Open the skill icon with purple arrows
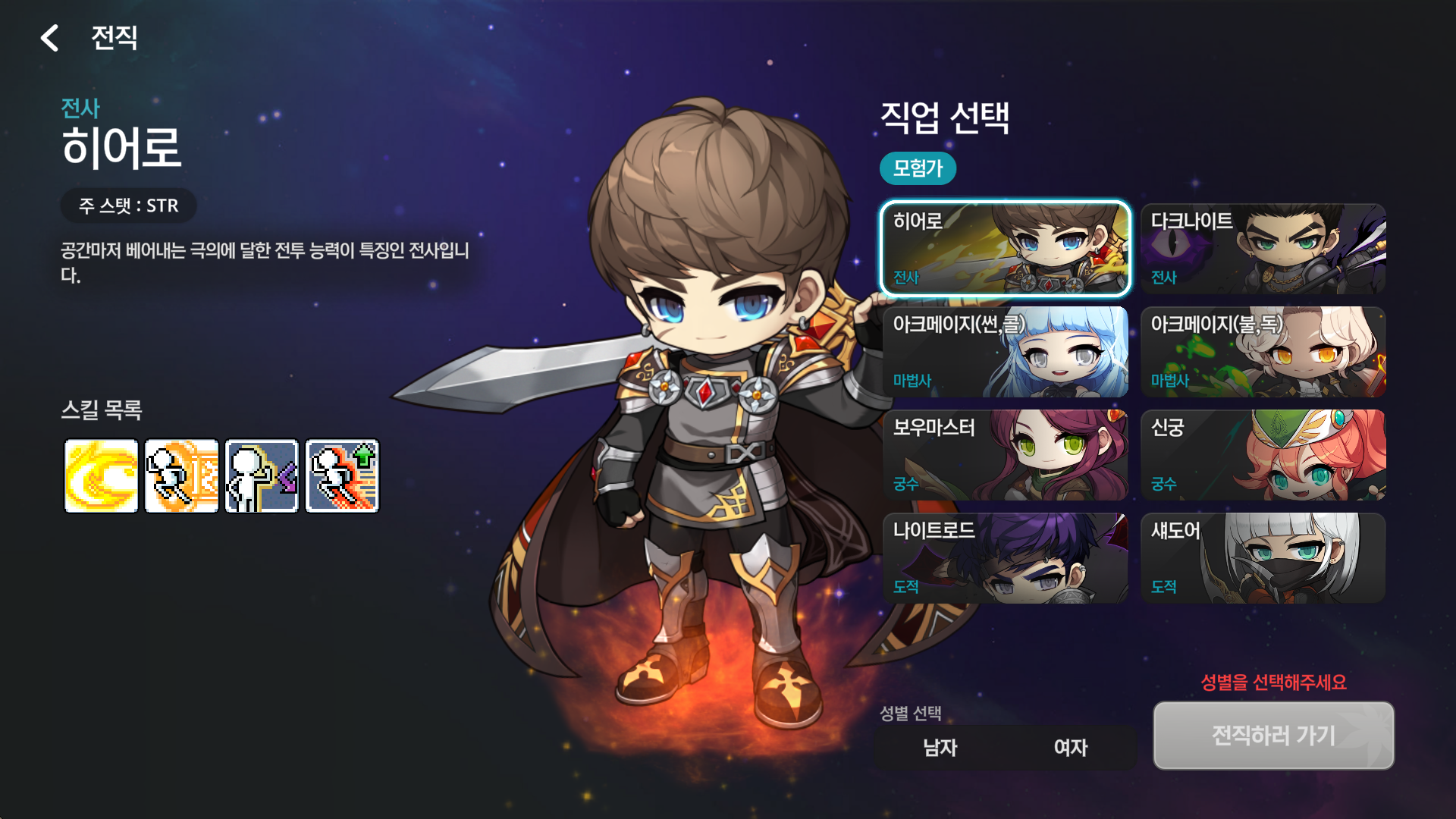The height and width of the screenshot is (819, 1456). (262, 476)
